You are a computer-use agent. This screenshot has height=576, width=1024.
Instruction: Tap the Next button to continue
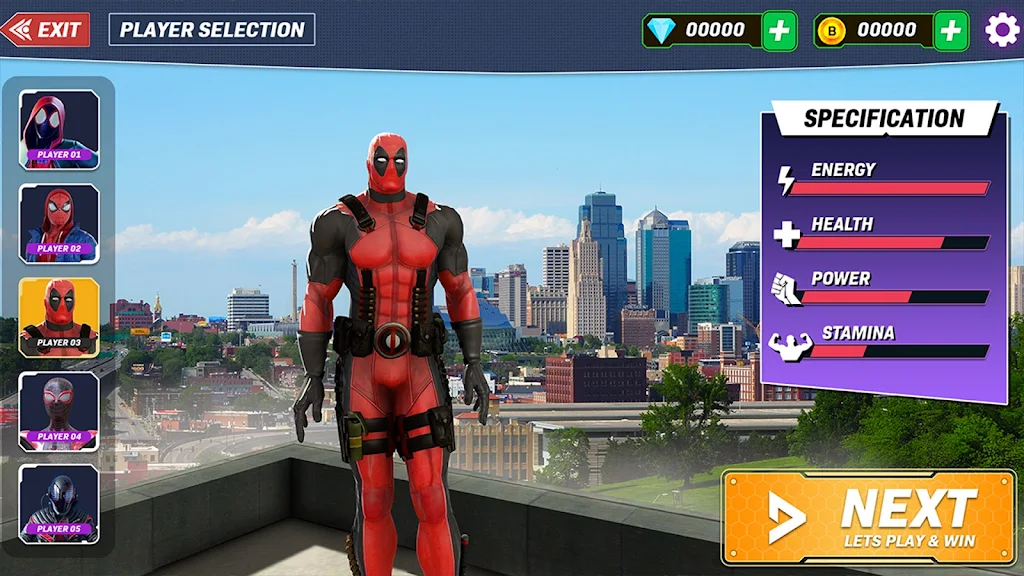tap(868, 518)
